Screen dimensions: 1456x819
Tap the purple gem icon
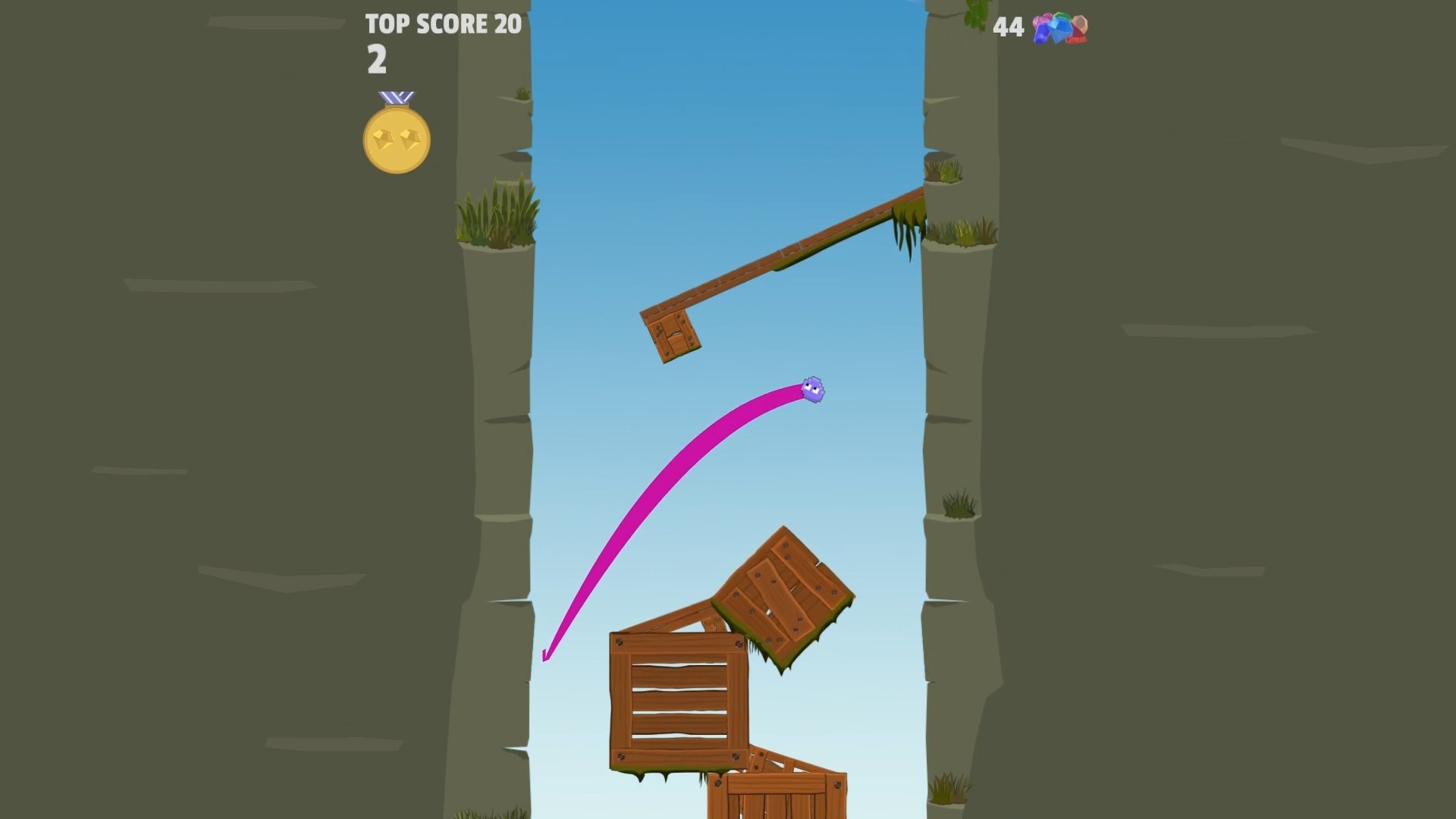pyautogui.click(x=1040, y=35)
